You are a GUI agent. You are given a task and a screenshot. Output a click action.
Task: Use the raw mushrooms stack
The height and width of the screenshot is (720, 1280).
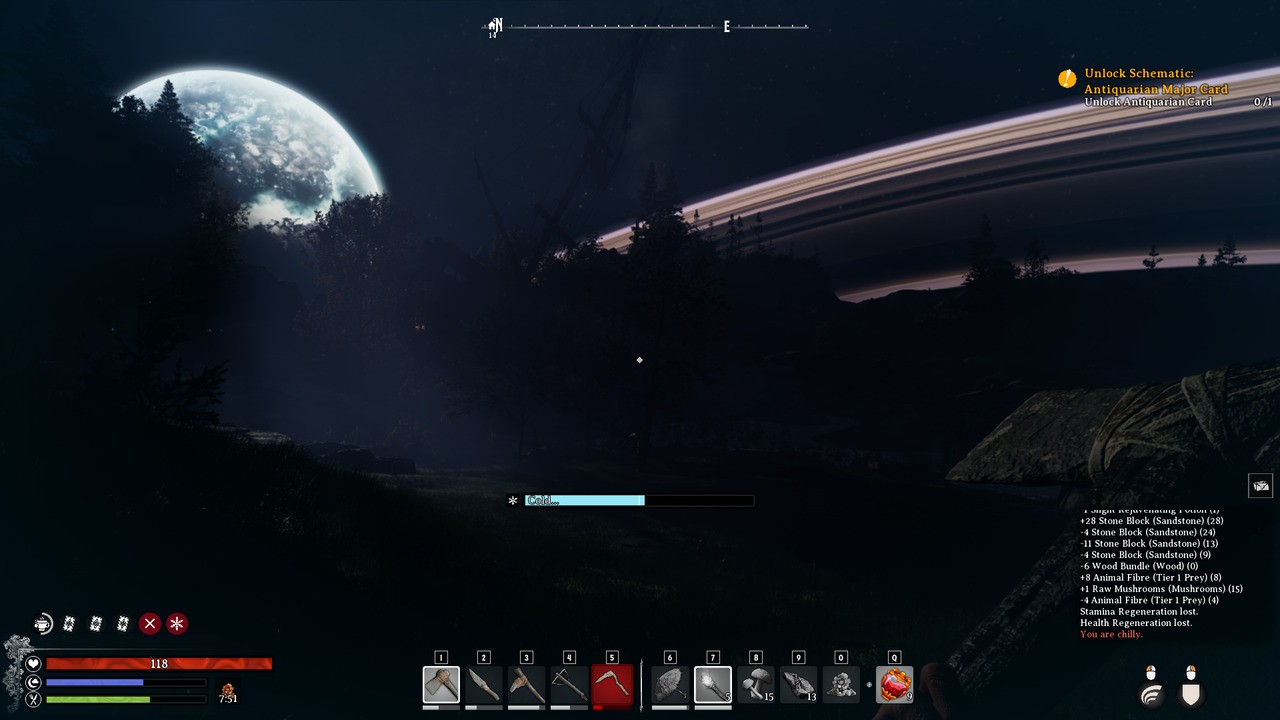tap(756, 685)
